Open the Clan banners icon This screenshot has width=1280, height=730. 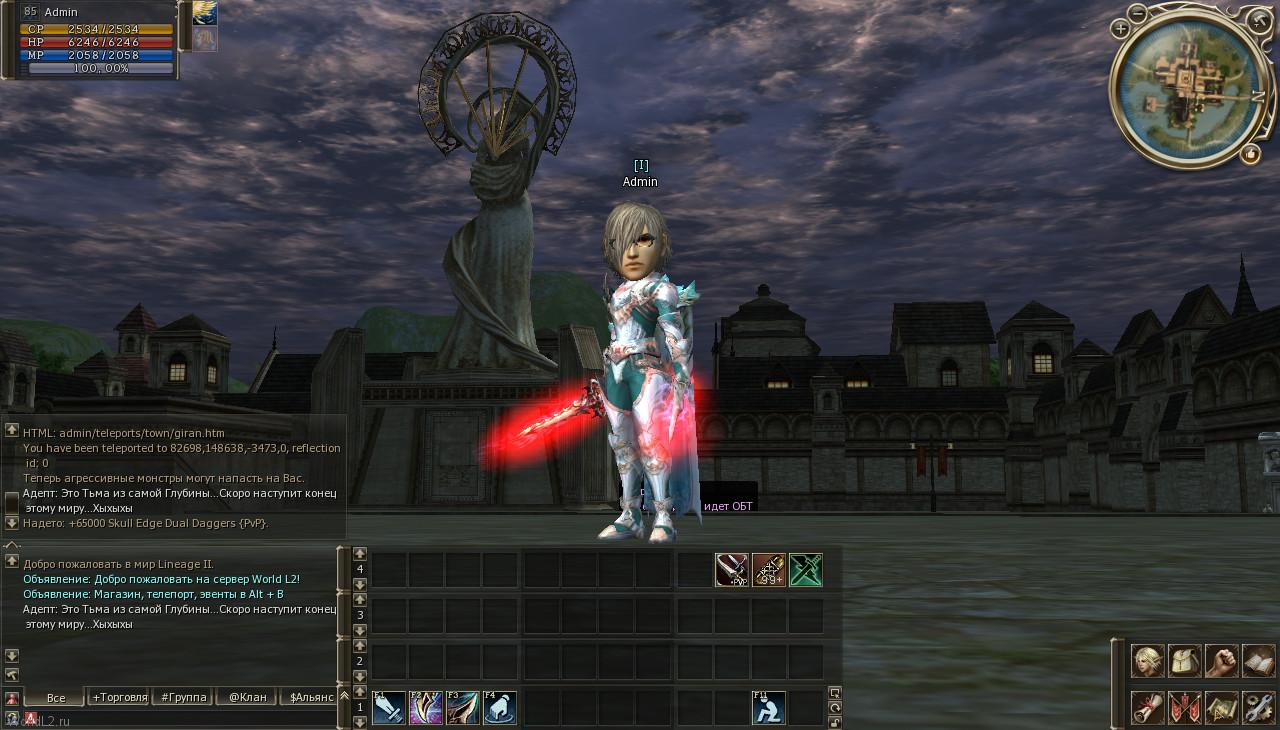pos(1184,708)
